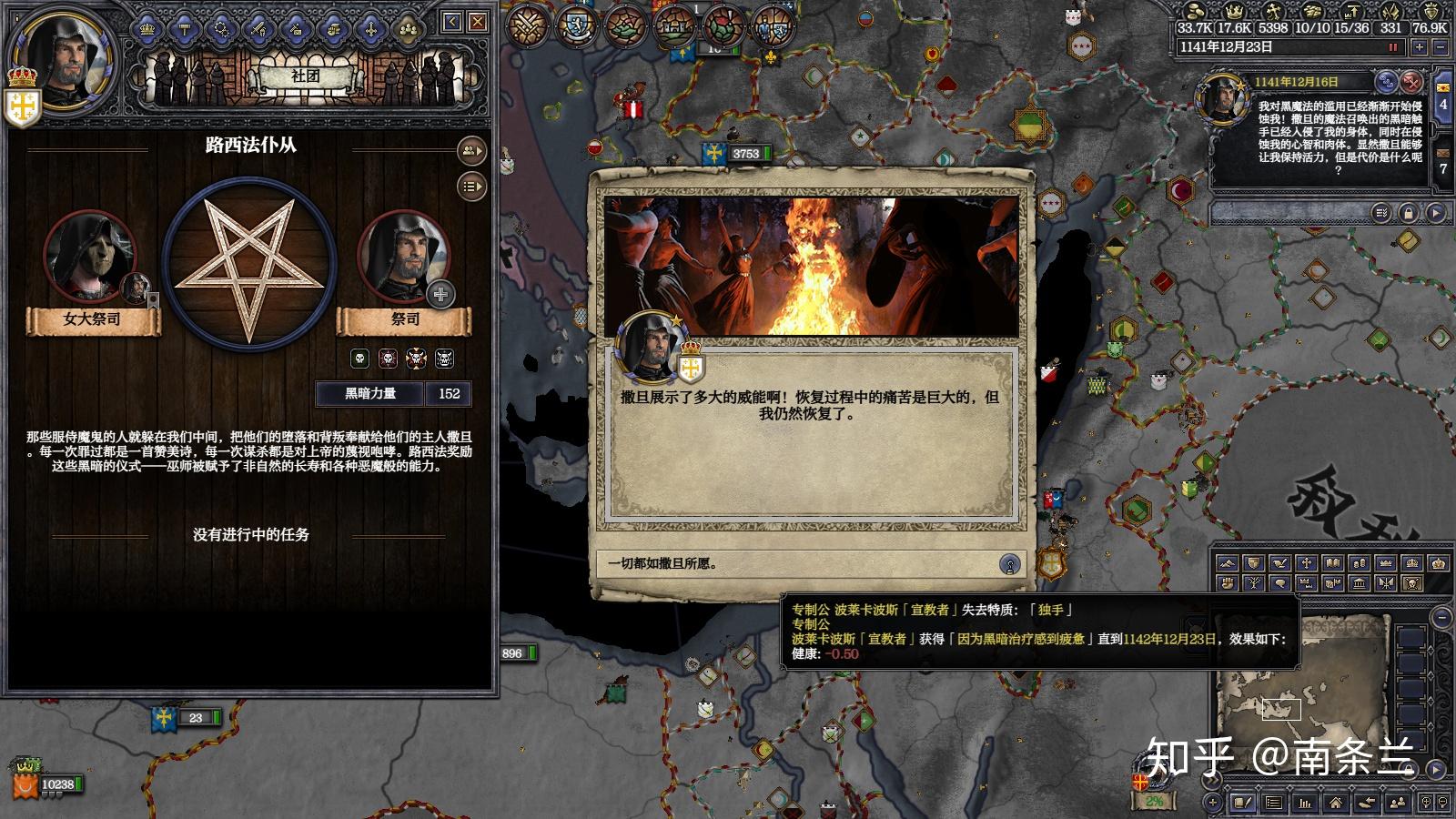Viewport: 1456px width, 819px height.
Task: Open the ledger with the bar chart button
Action: tap(1304, 803)
